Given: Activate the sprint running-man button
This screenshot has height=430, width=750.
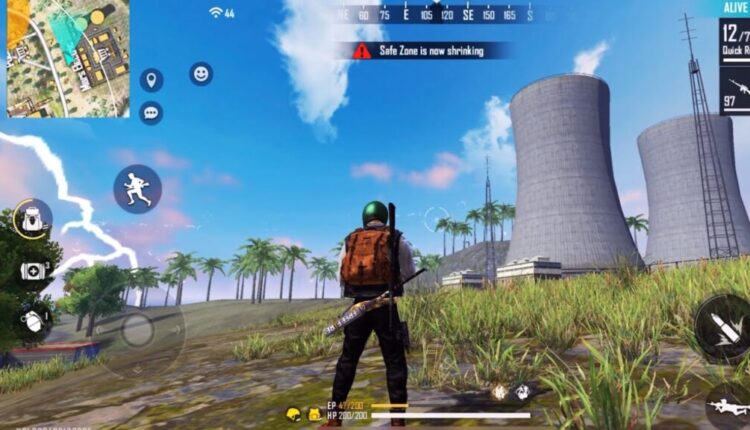Looking at the screenshot, I should (137, 188).
